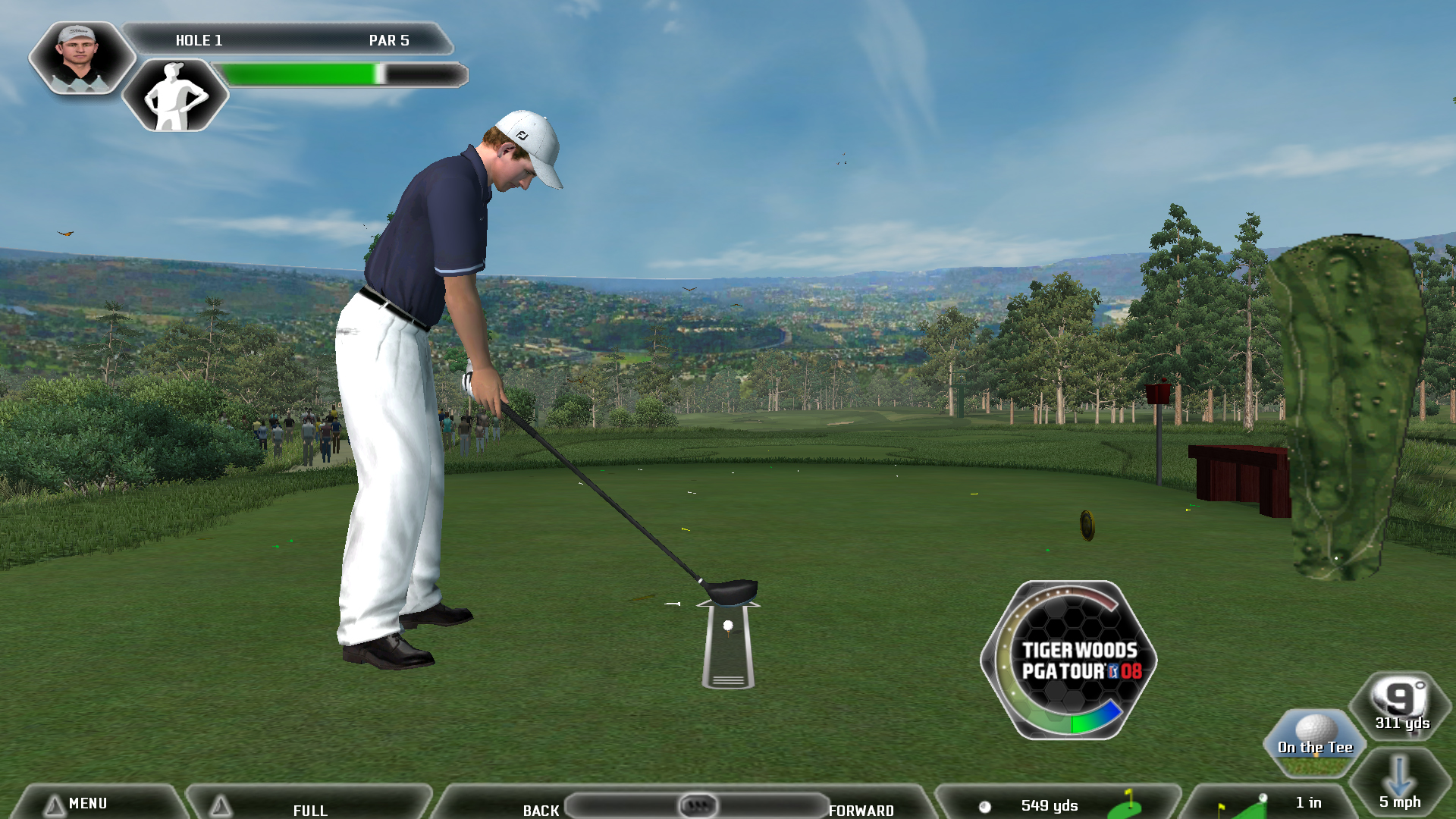Select the white golfer silhouette icon
Viewport: 1456px width, 819px height.
click(x=175, y=96)
